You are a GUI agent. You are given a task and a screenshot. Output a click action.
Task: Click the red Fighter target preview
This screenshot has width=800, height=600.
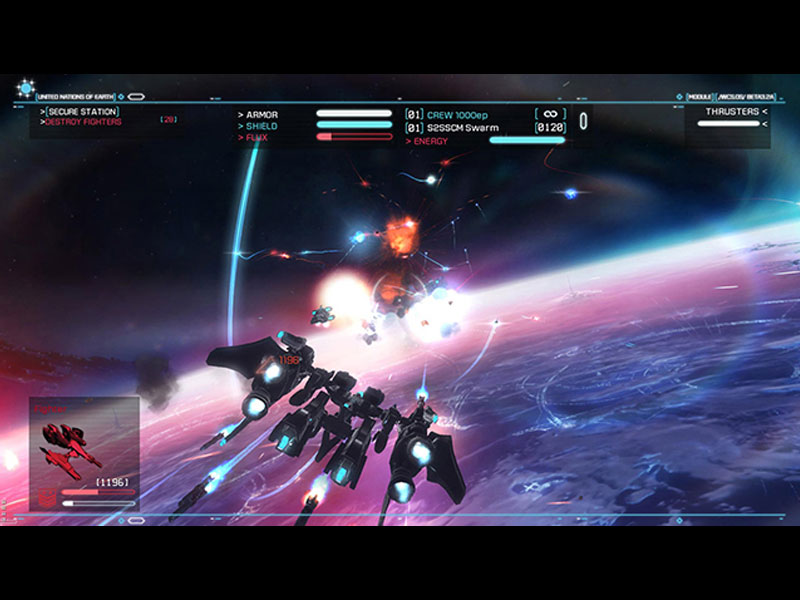point(72,444)
